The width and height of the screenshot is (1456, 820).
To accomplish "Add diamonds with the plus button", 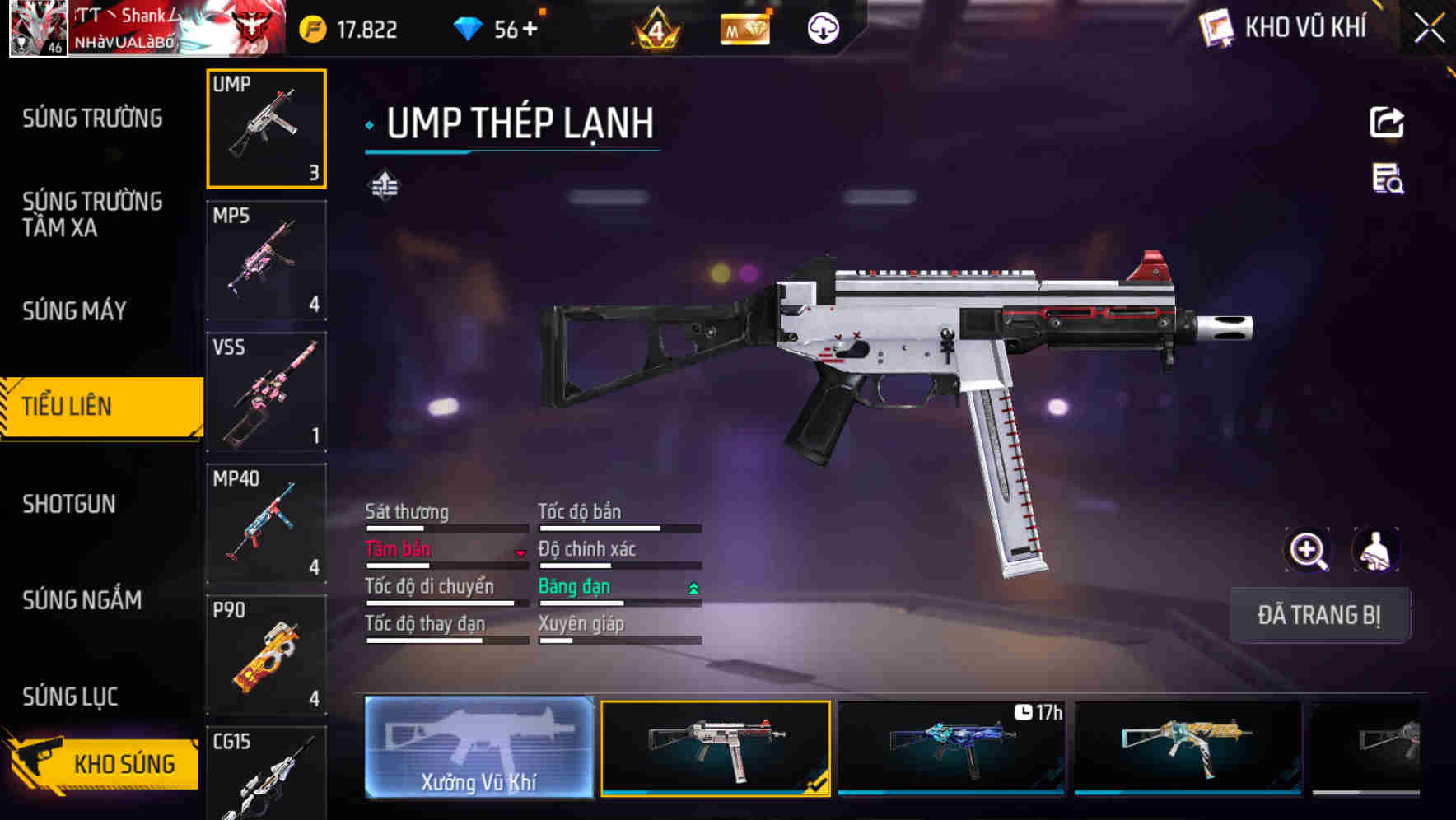I will pyautogui.click(x=530, y=30).
